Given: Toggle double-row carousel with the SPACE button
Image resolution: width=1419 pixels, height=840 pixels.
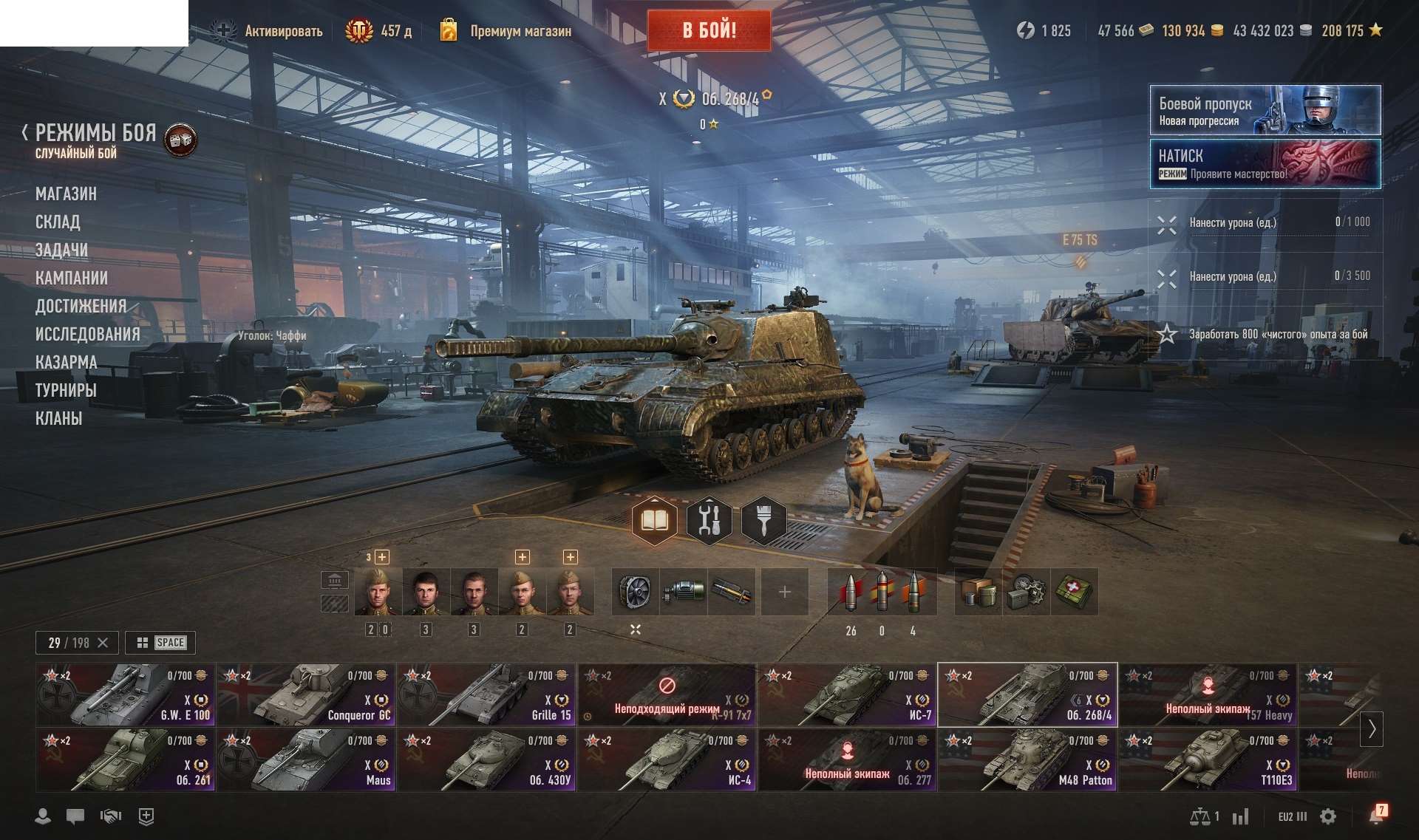Looking at the screenshot, I should (x=161, y=643).
